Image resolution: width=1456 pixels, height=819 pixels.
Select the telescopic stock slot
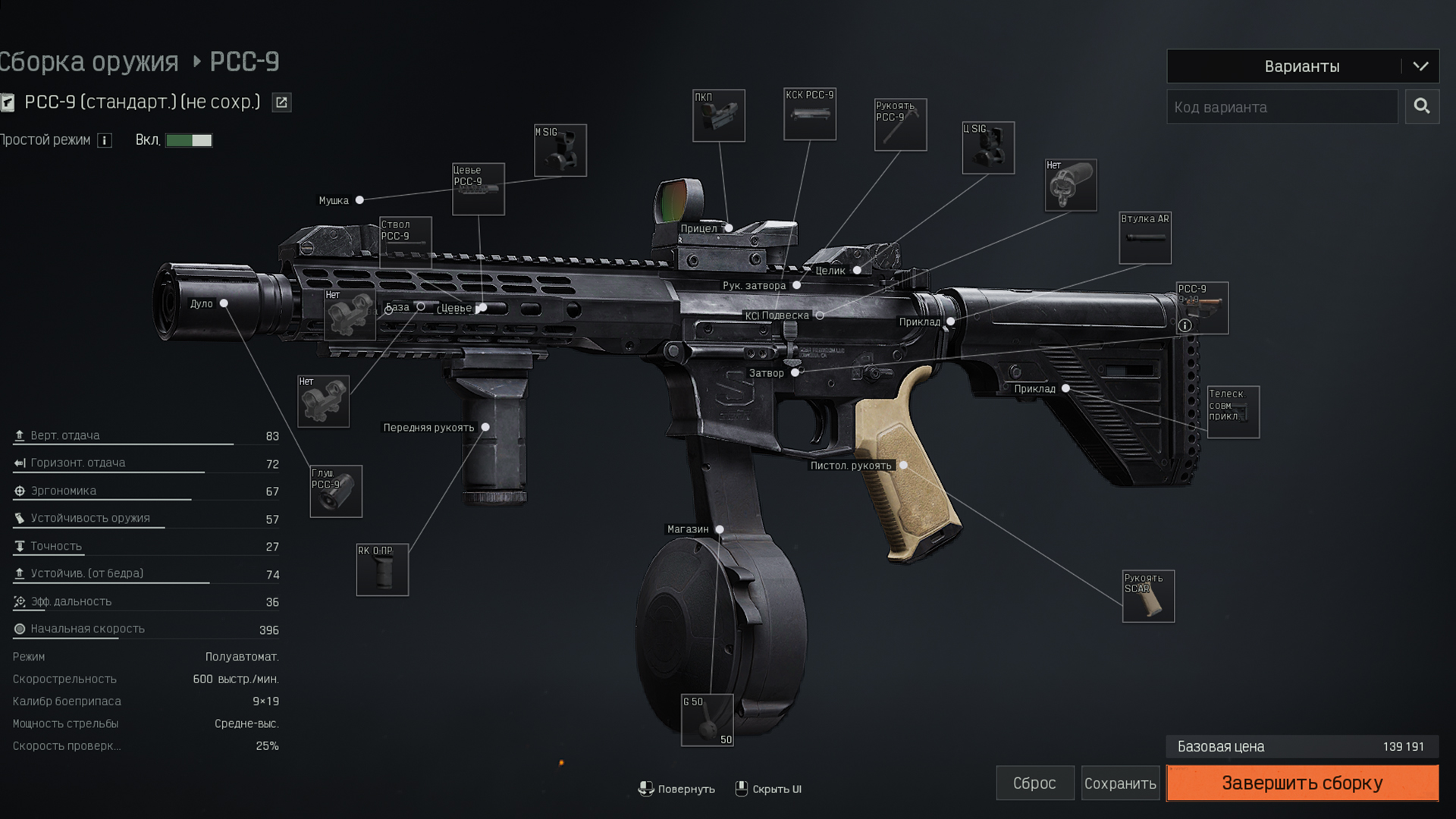[1233, 413]
